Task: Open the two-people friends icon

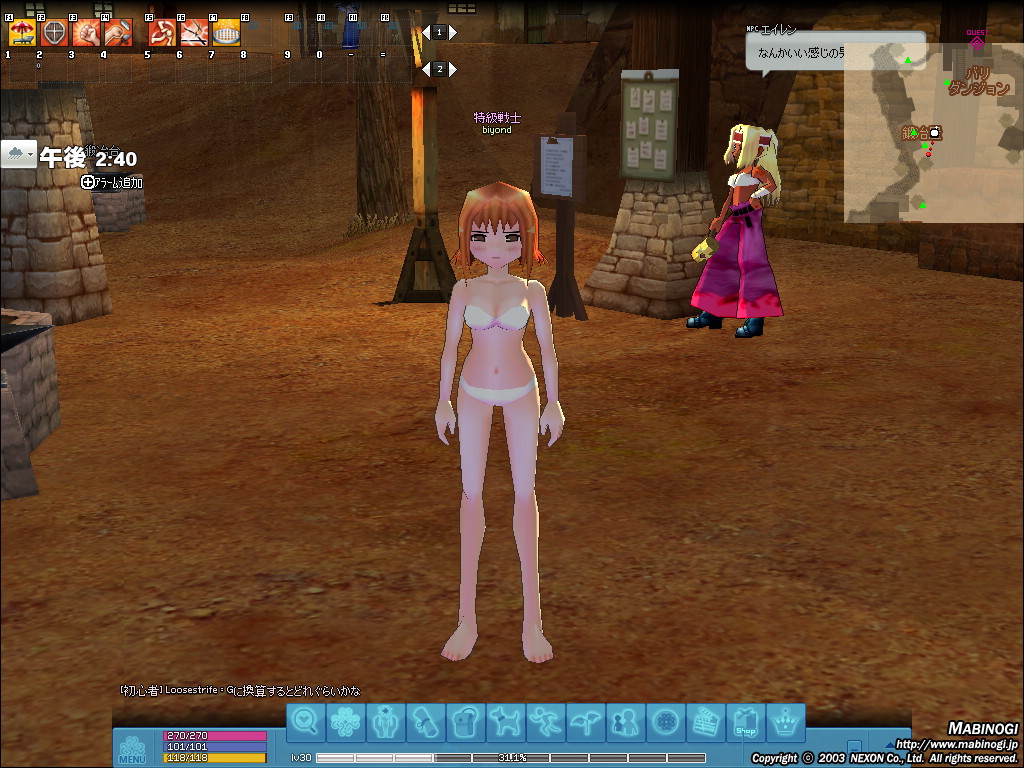Action: [625, 721]
